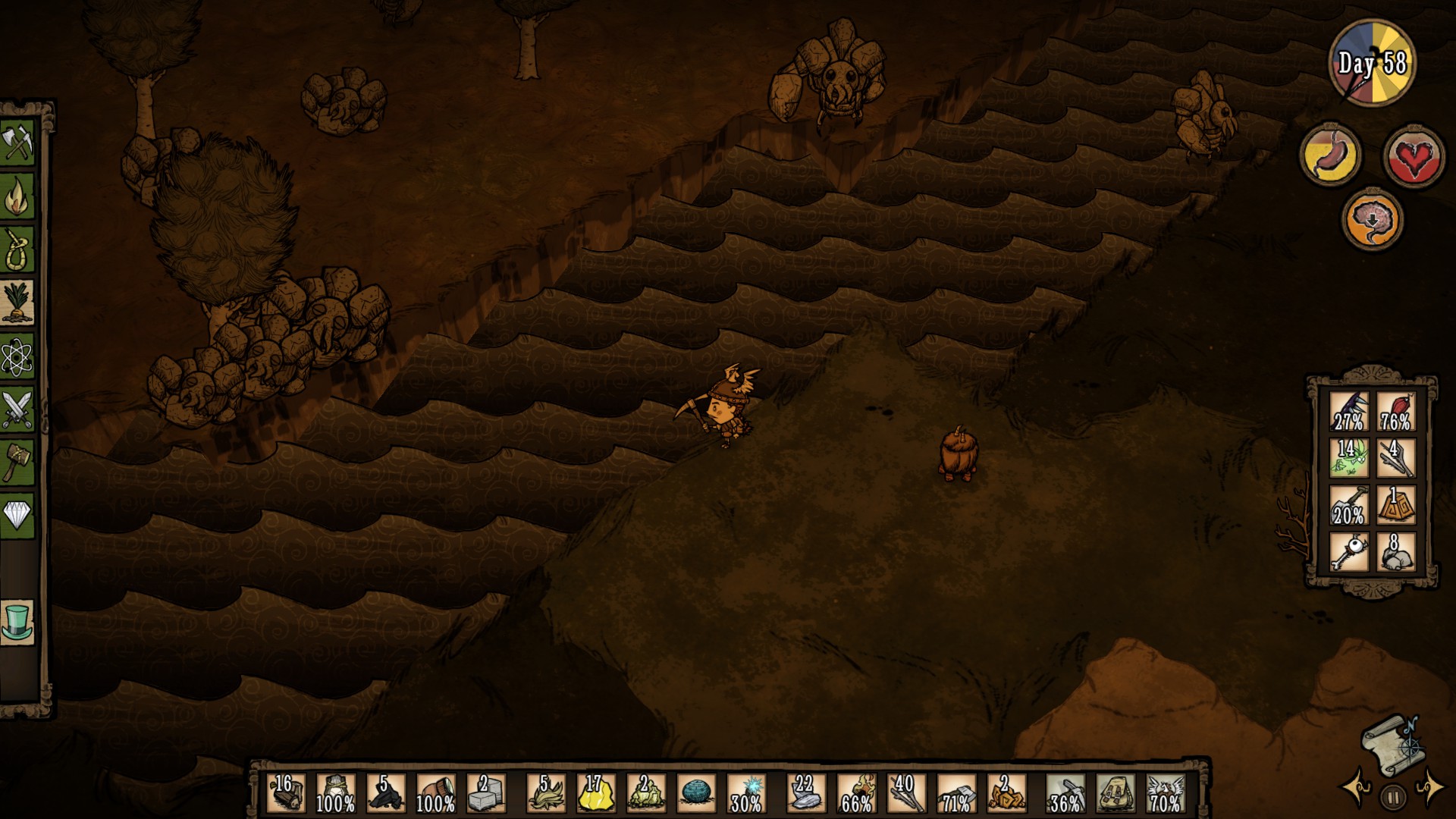The width and height of the screenshot is (1456, 819).
Task: Pick the gold nugget stack of 17
Action: 595,793
